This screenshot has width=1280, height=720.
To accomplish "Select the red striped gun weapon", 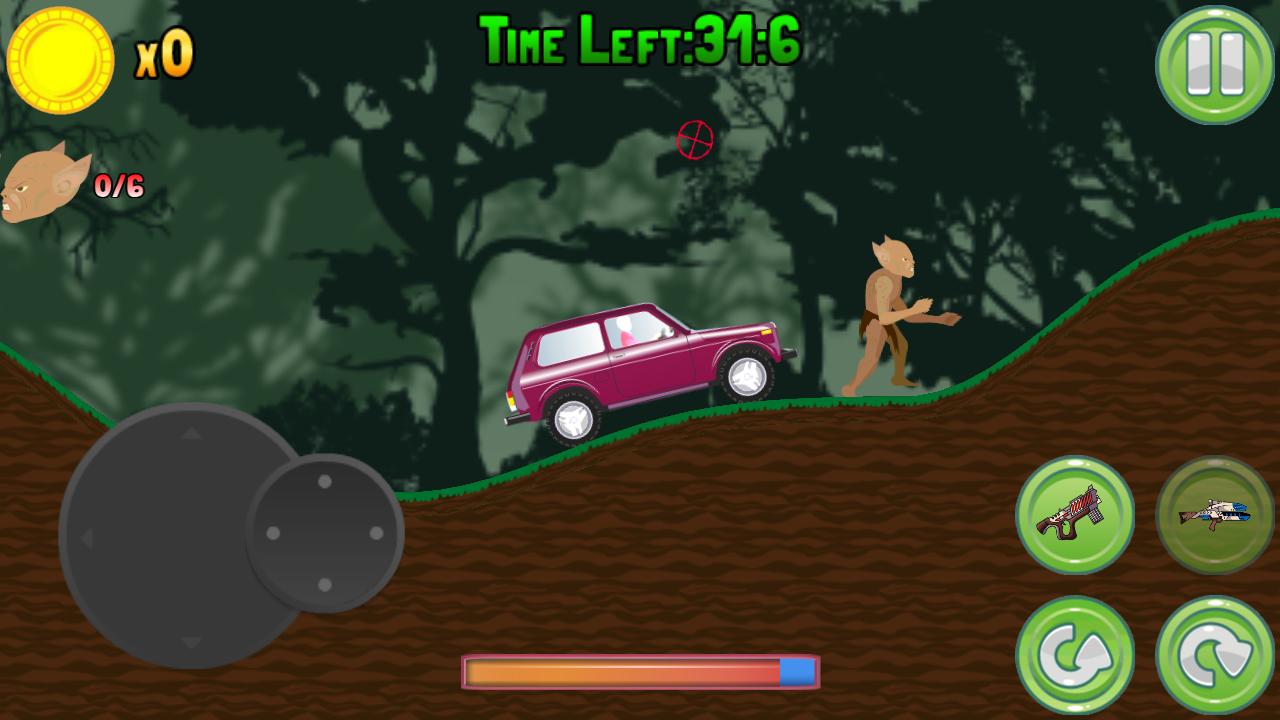I will coord(1075,515).
